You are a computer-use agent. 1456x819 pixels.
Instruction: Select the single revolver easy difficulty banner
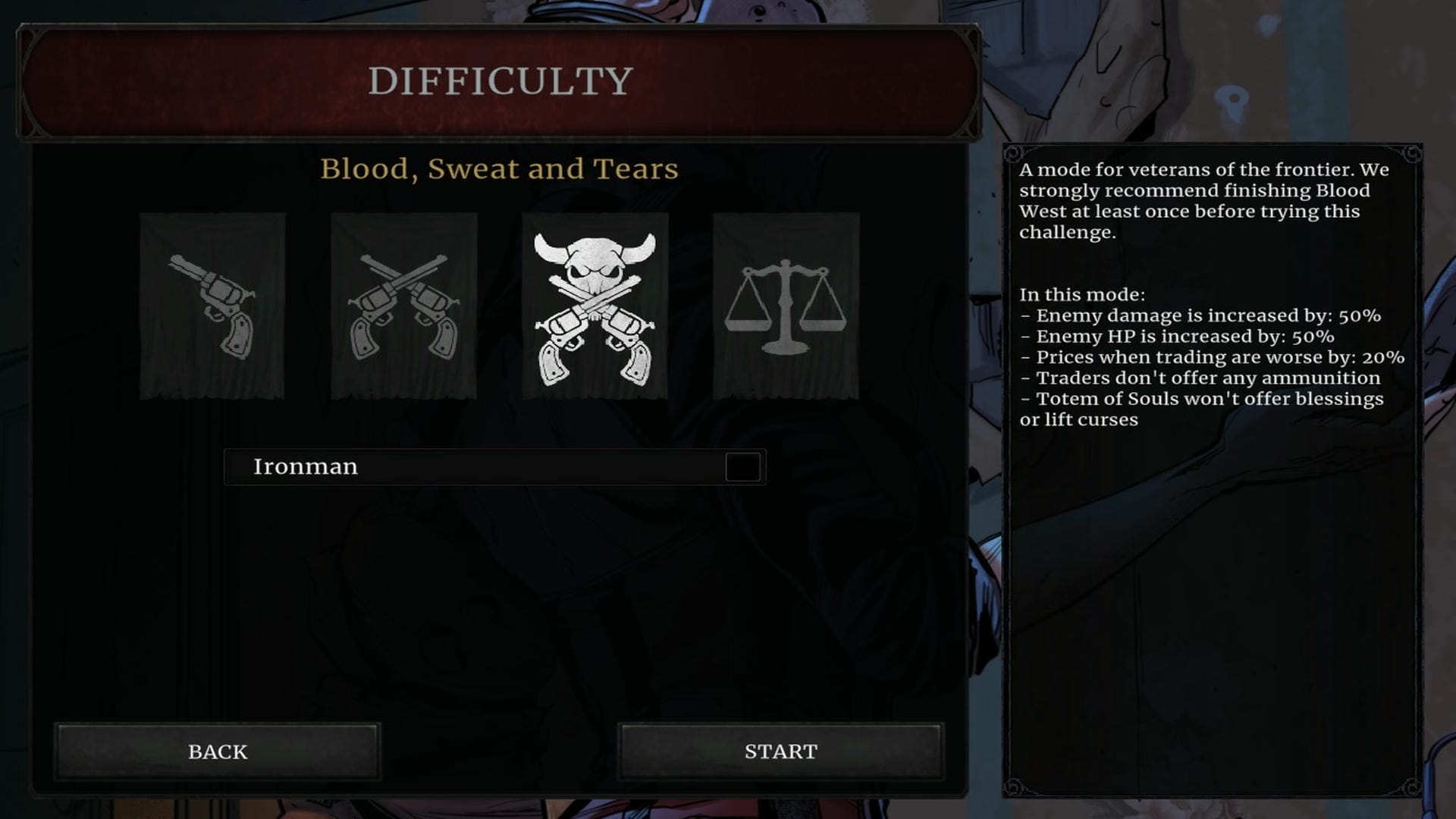coord(212,306)
